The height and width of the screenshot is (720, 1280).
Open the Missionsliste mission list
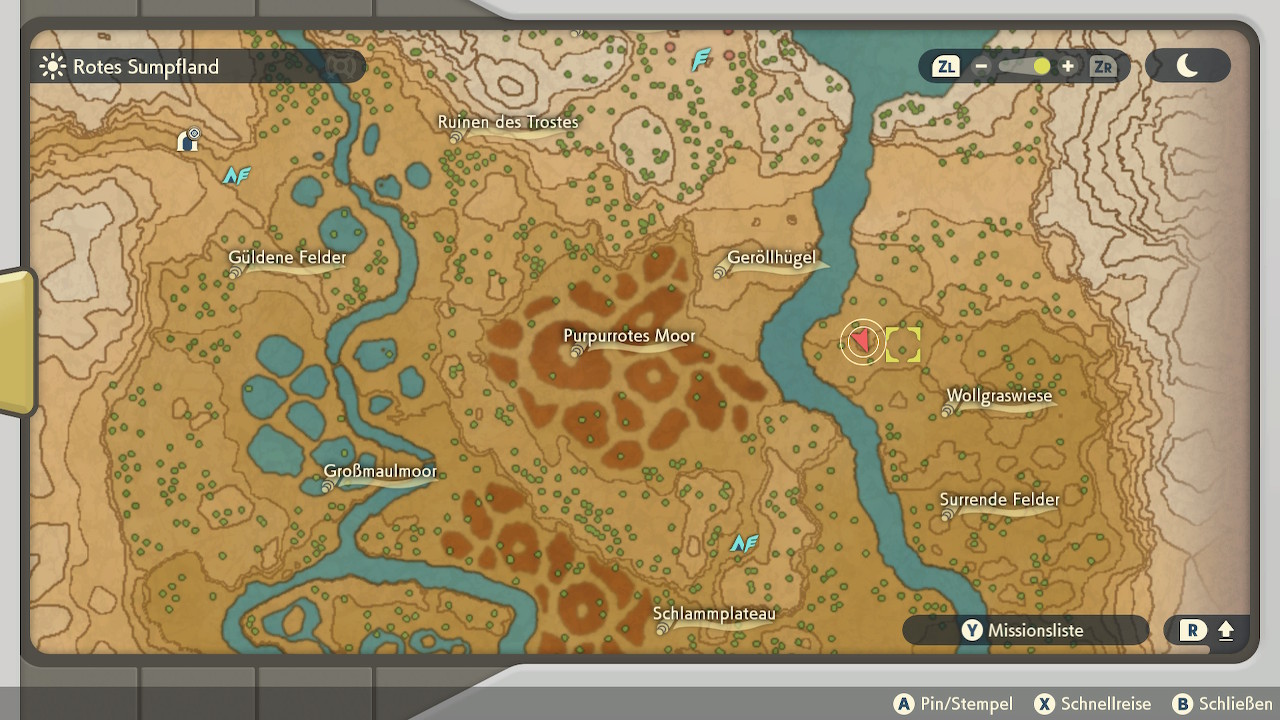1025,630
